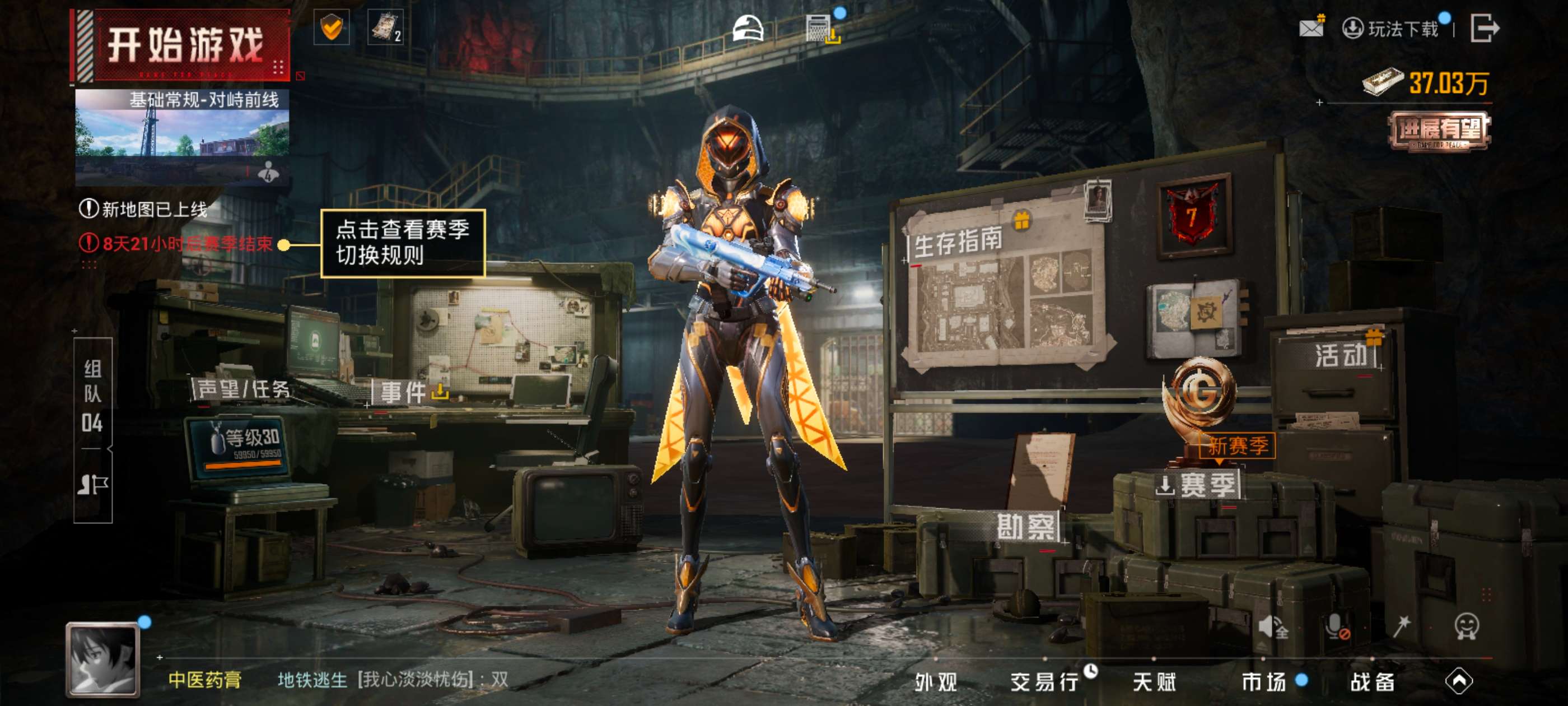Open the 声望/任务 panel
The image size is (1568, 706).
[x=244, y=389]
